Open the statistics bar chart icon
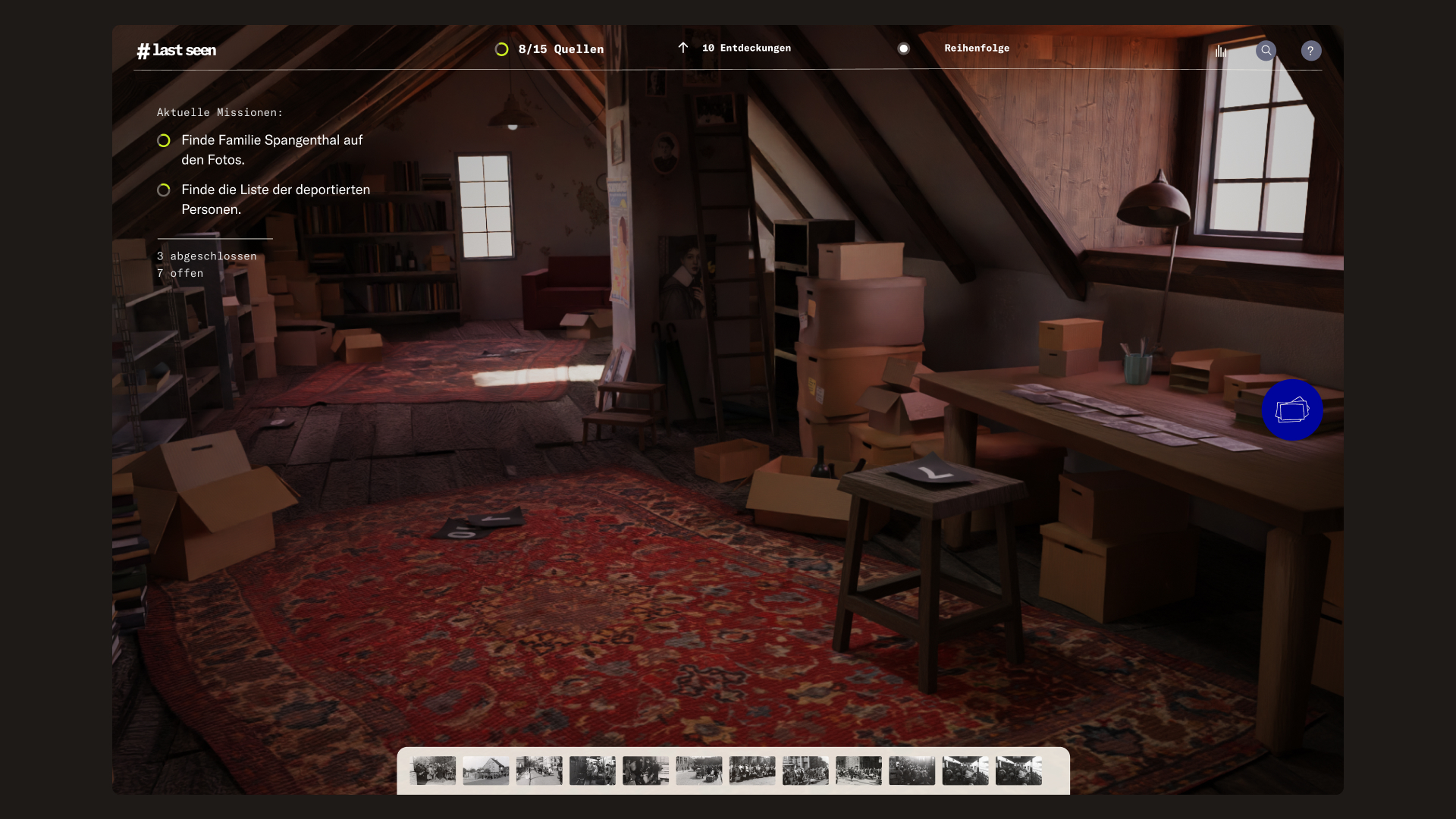The image size is (1456, 819). [x=1220, y=50]
